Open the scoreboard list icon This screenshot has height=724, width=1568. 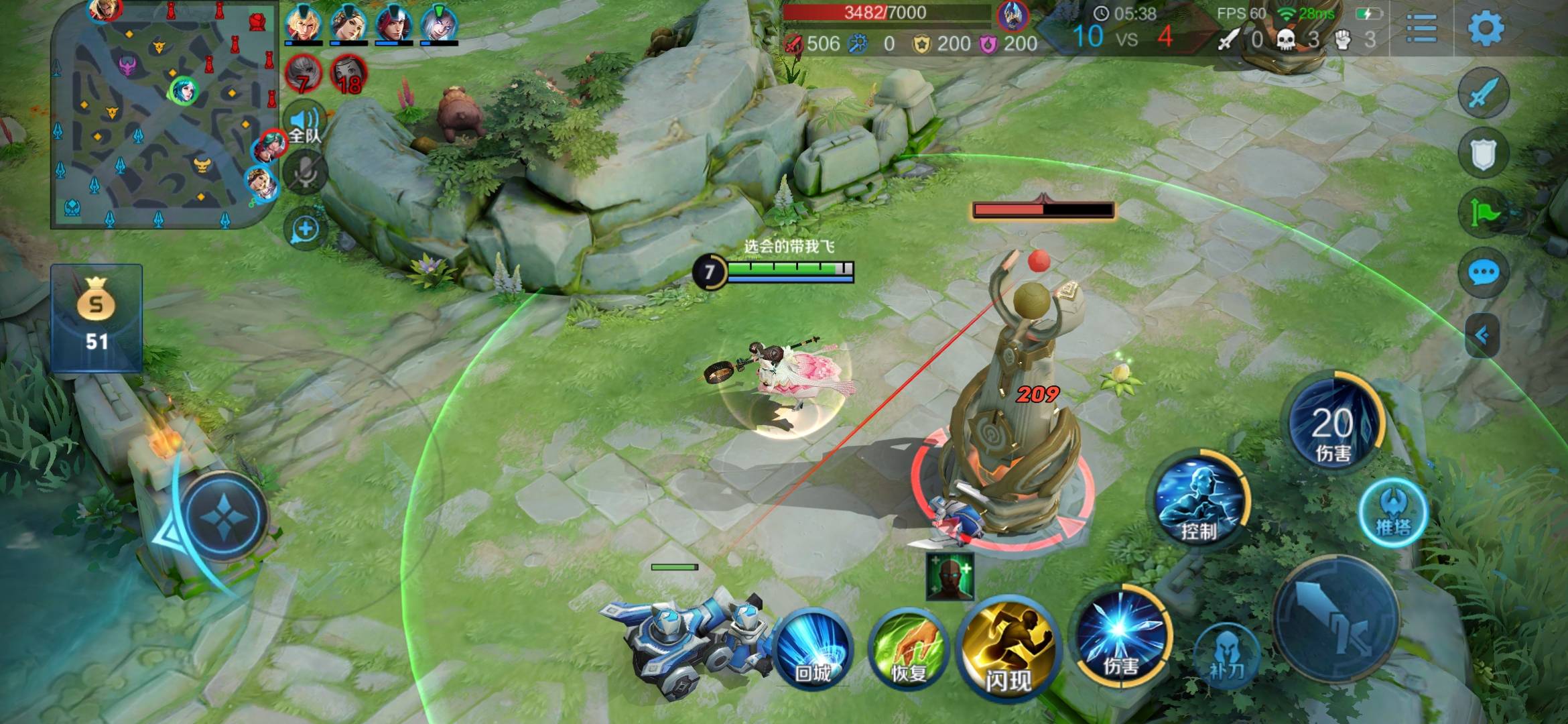point(1421,29)
